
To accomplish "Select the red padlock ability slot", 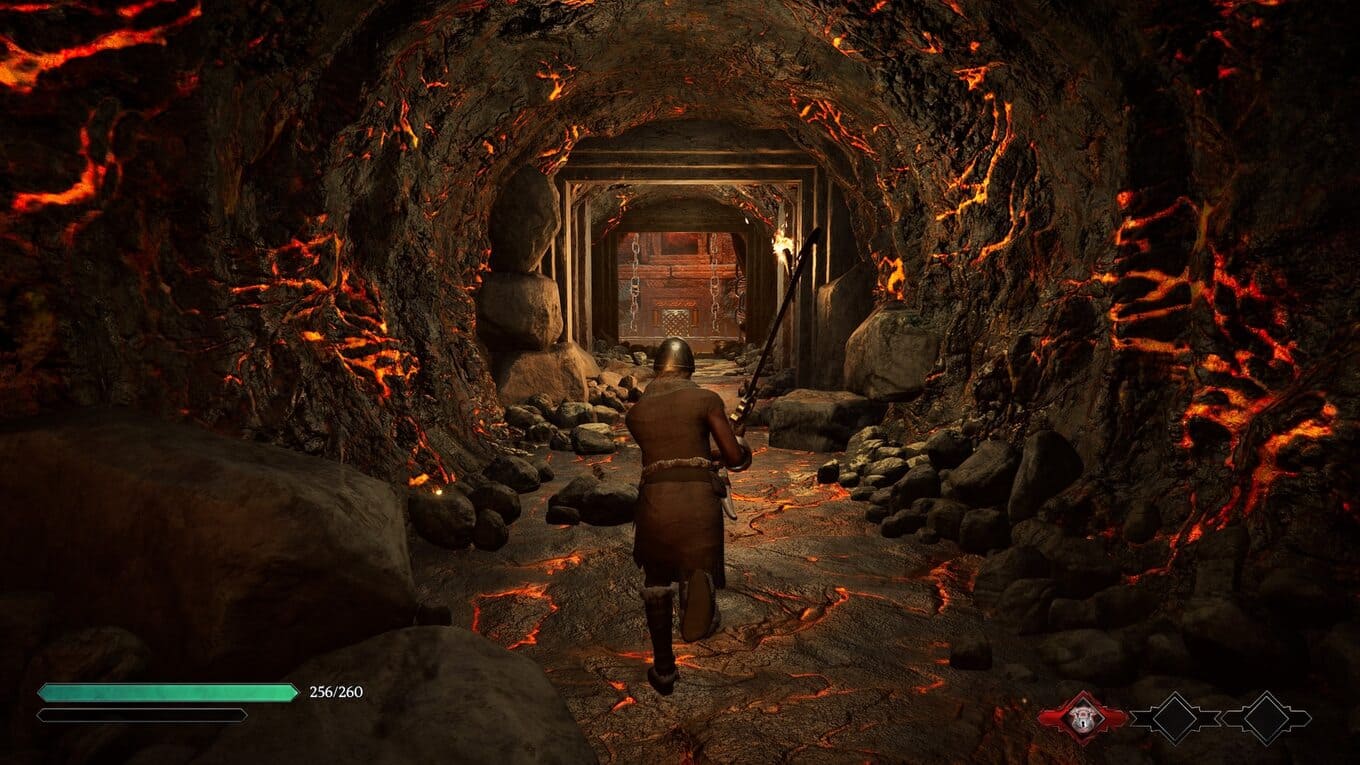I will [x=1082, y=717].
